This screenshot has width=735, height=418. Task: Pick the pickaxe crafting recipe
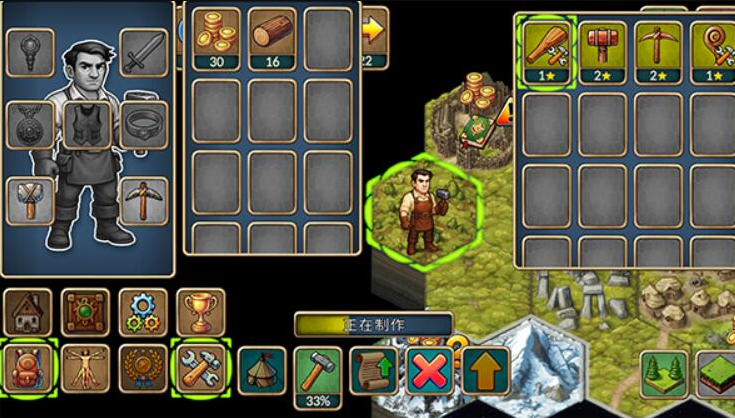click(x=659, y=52)
